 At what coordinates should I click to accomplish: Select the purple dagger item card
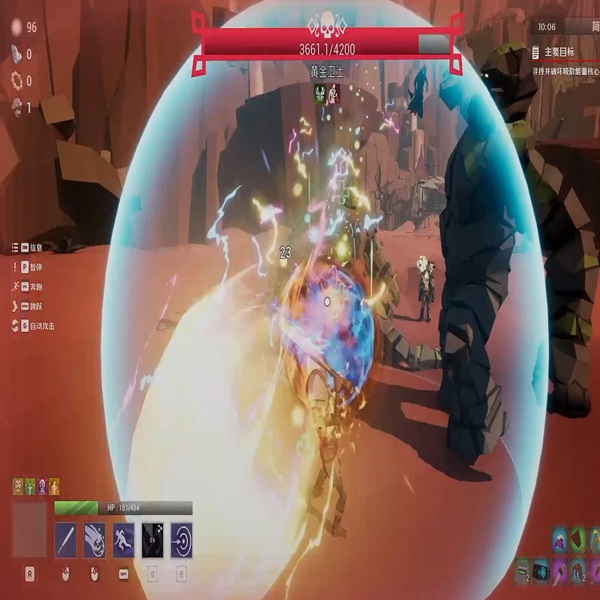[559, 572]
